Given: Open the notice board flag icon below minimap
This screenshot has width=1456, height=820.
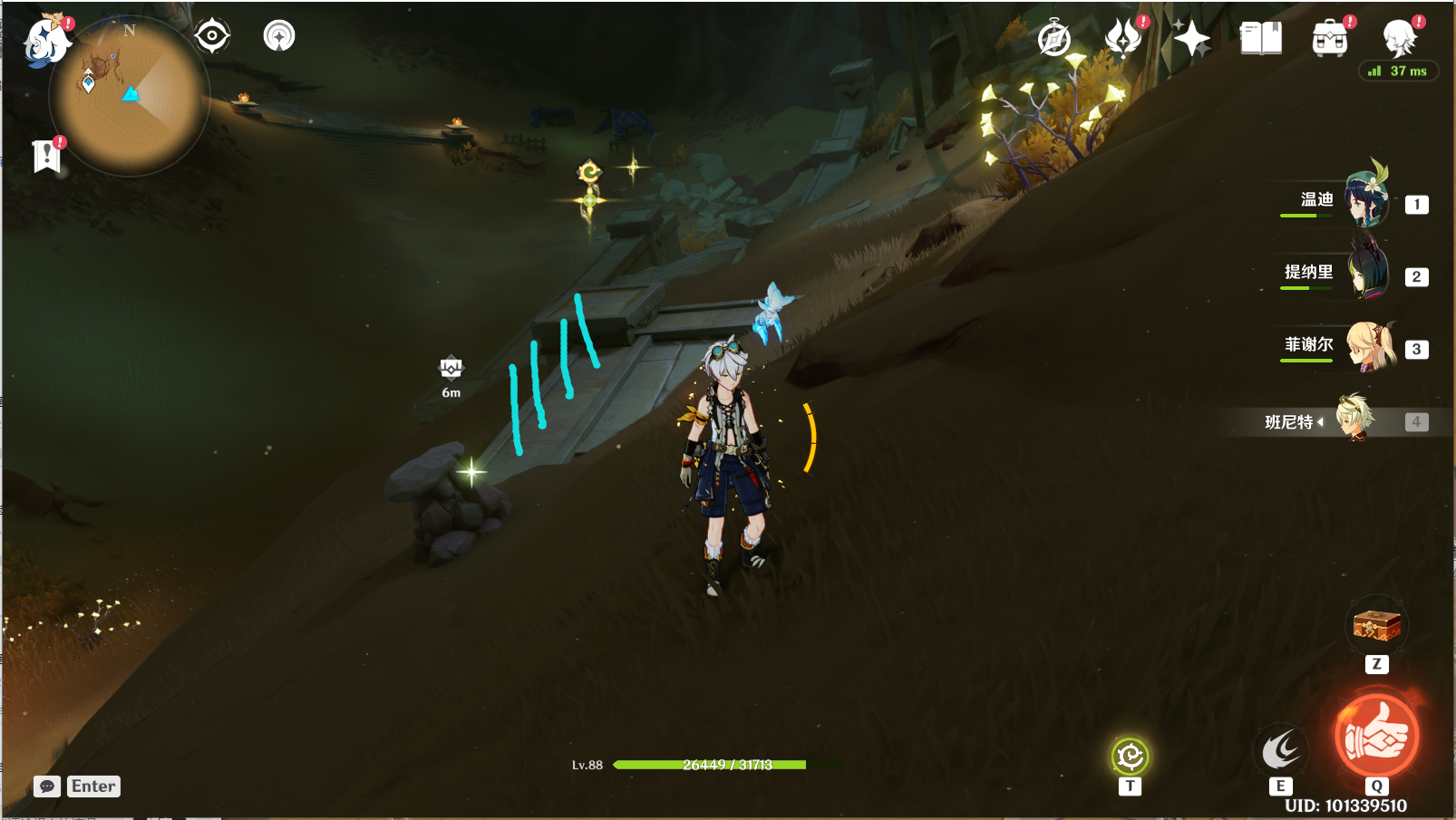Looking at the screenshot, I should [x=47, y=154].
